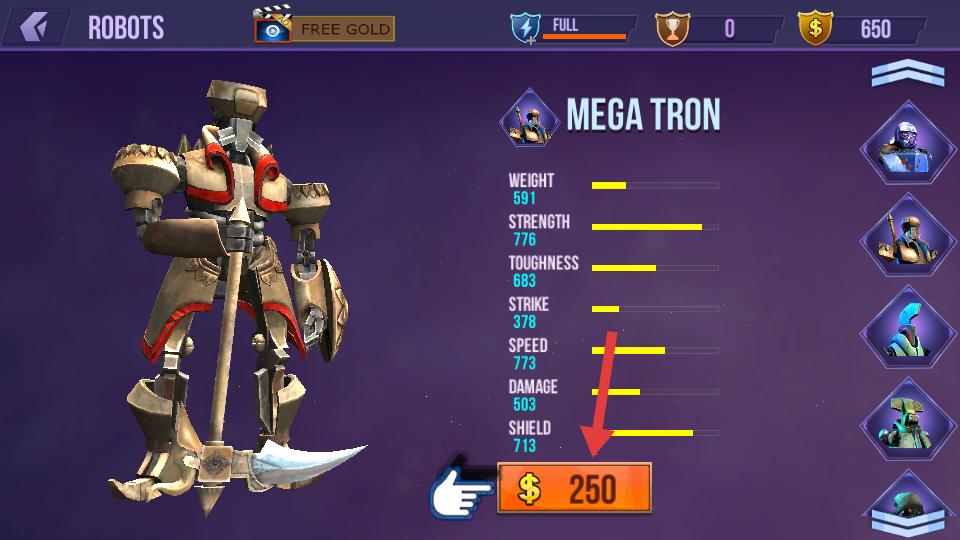Open the Free Gold video offer
Viewport: 960px width, 540px height.
click(325, 28)
